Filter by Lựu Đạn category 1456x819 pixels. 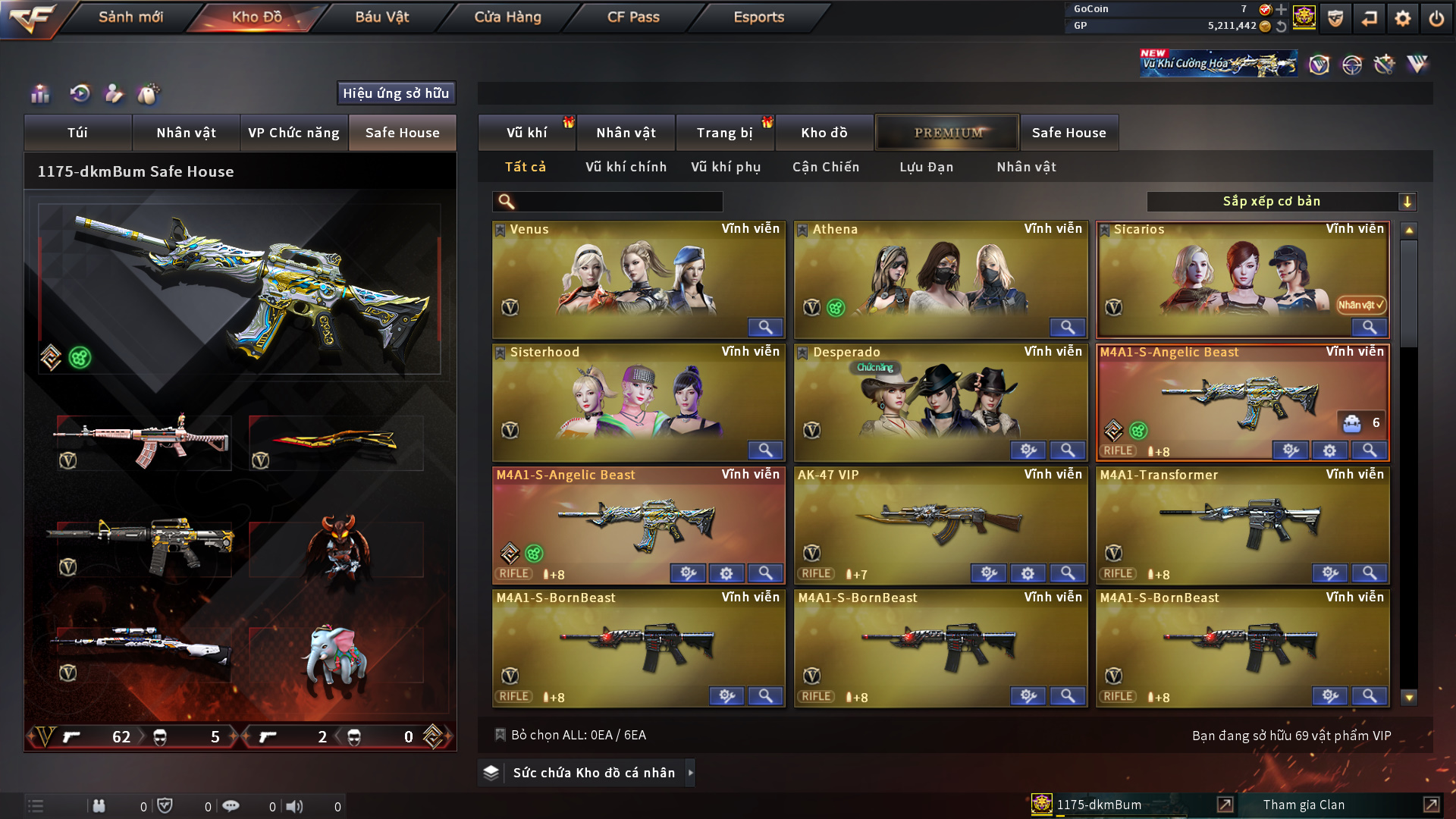pos(926,167)
